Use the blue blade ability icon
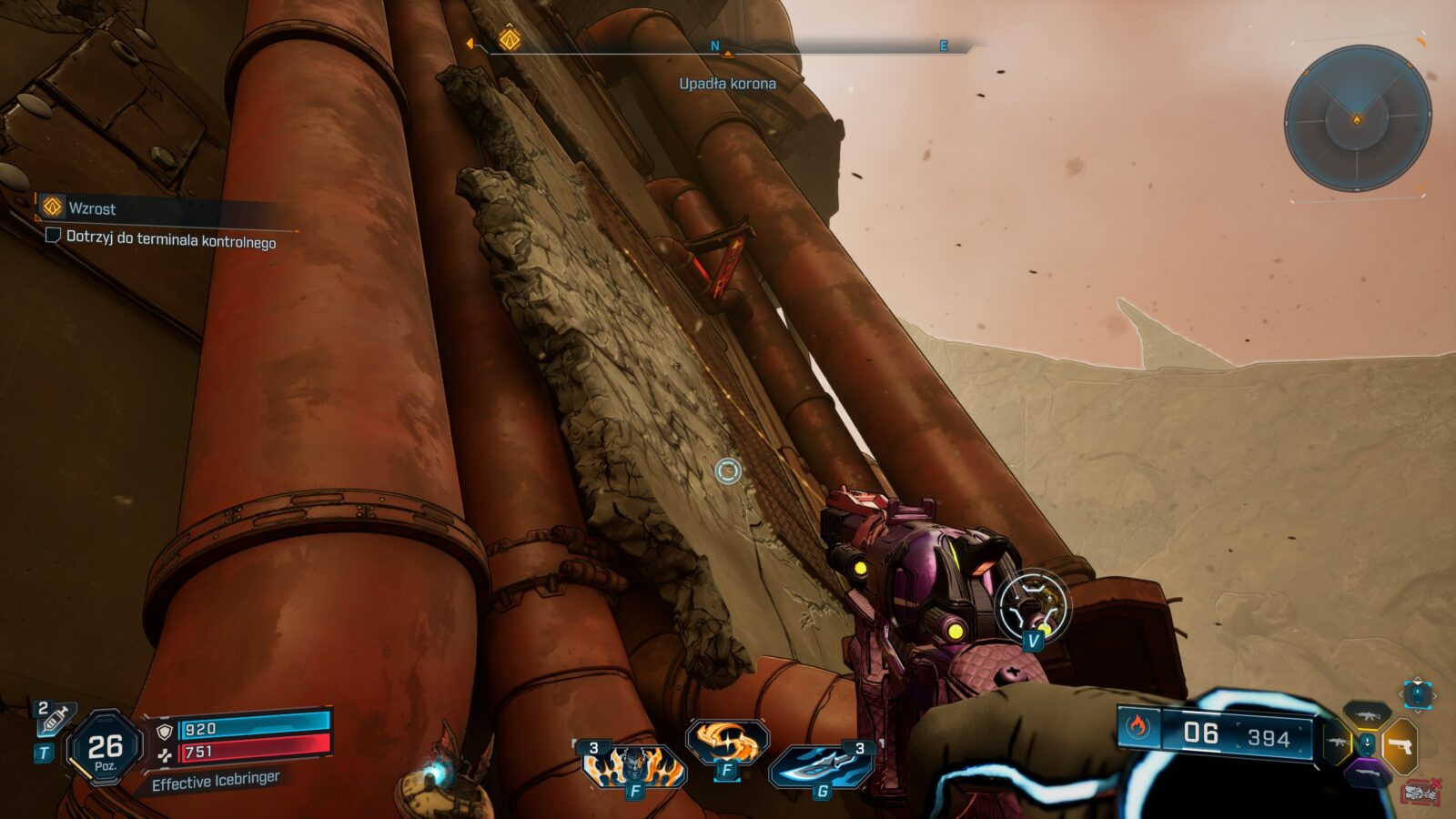Screen dimensions: 1456x819 tap(822, 766)
